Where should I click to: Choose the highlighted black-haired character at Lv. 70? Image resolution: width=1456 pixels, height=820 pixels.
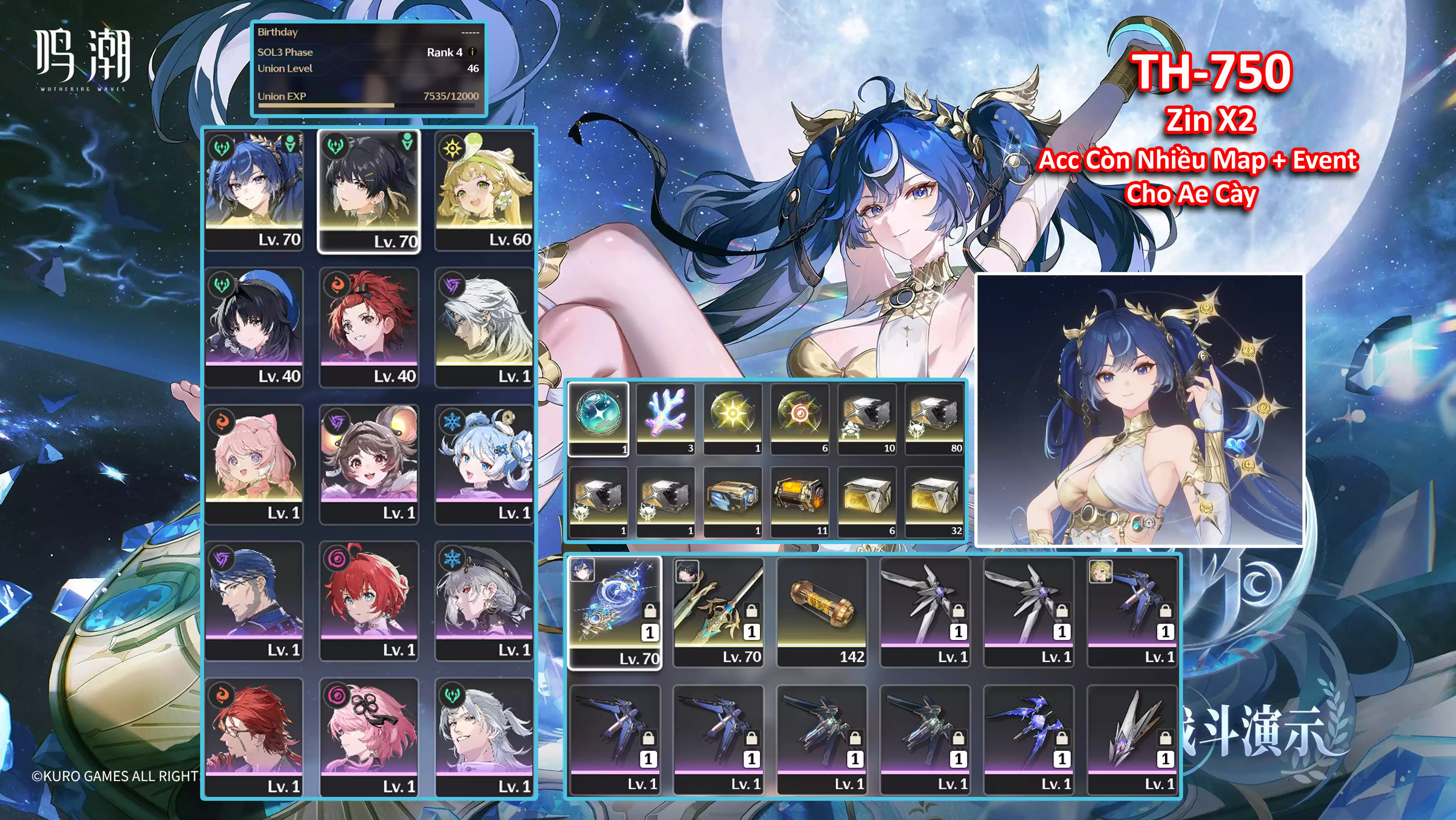click(x=369, y=191)
